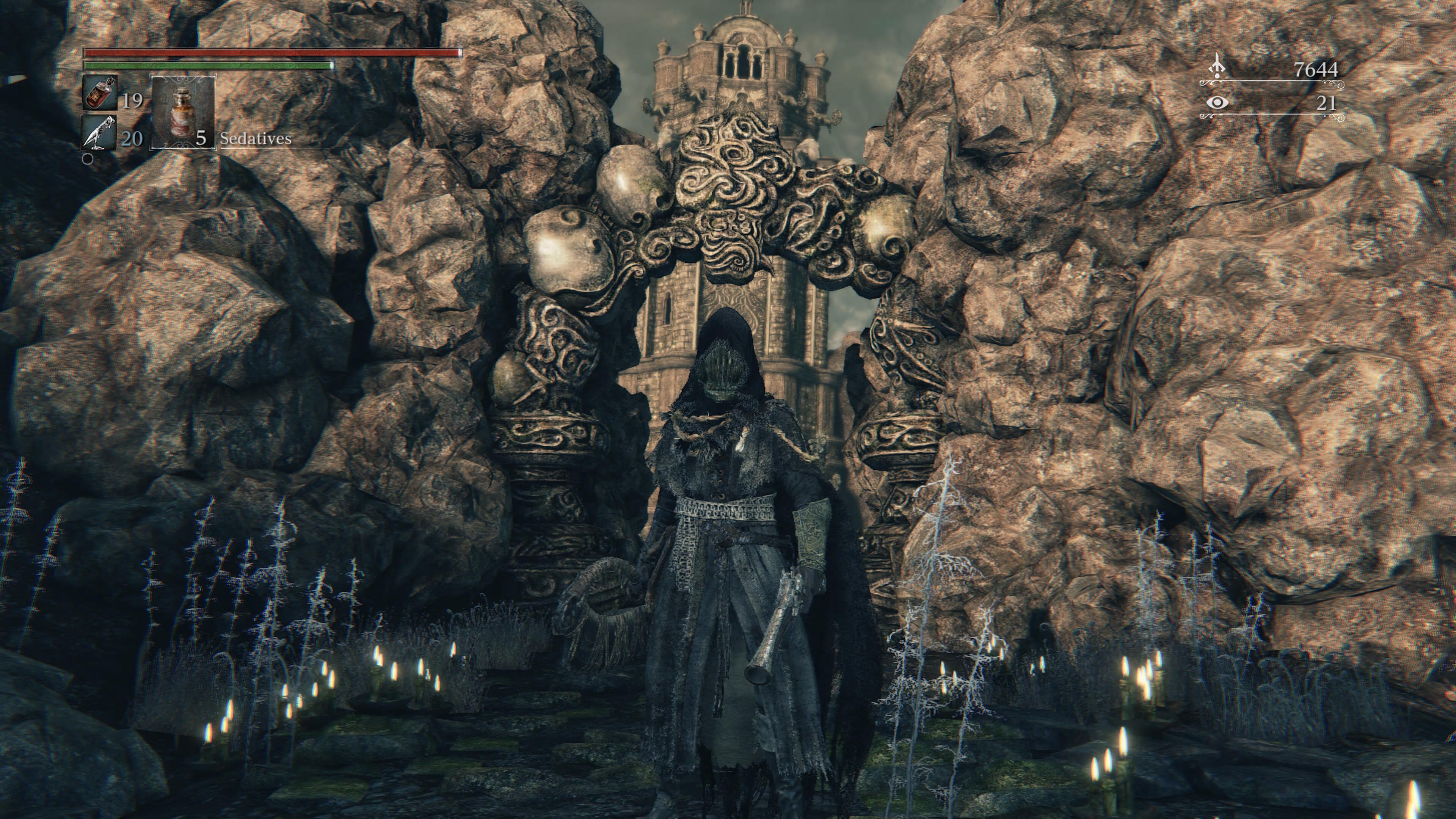Use the Sedatives quick item slot

tap(182, 112)
